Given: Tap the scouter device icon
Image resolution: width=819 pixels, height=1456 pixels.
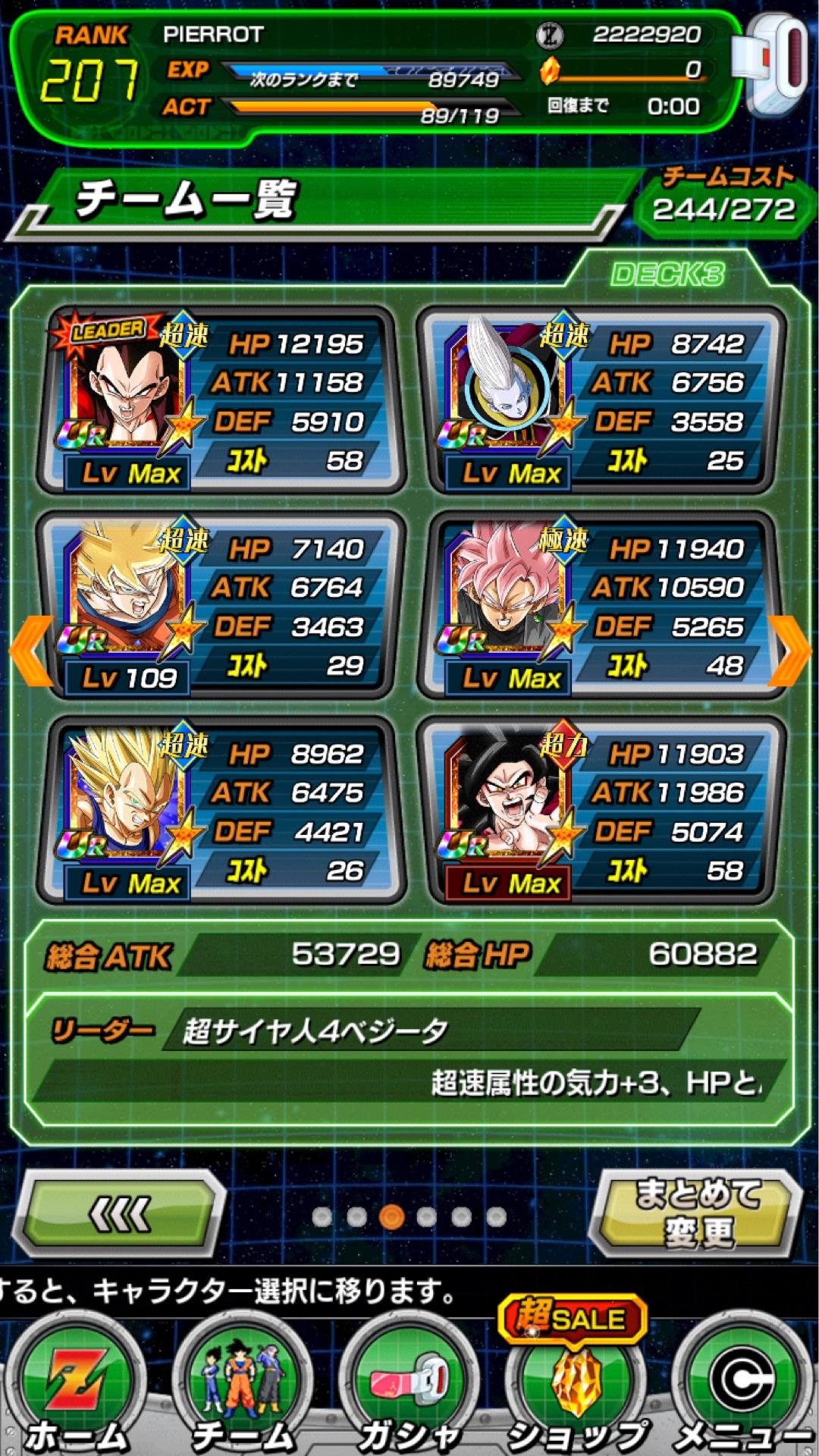Looking at the screenshot, I should 775,64.
